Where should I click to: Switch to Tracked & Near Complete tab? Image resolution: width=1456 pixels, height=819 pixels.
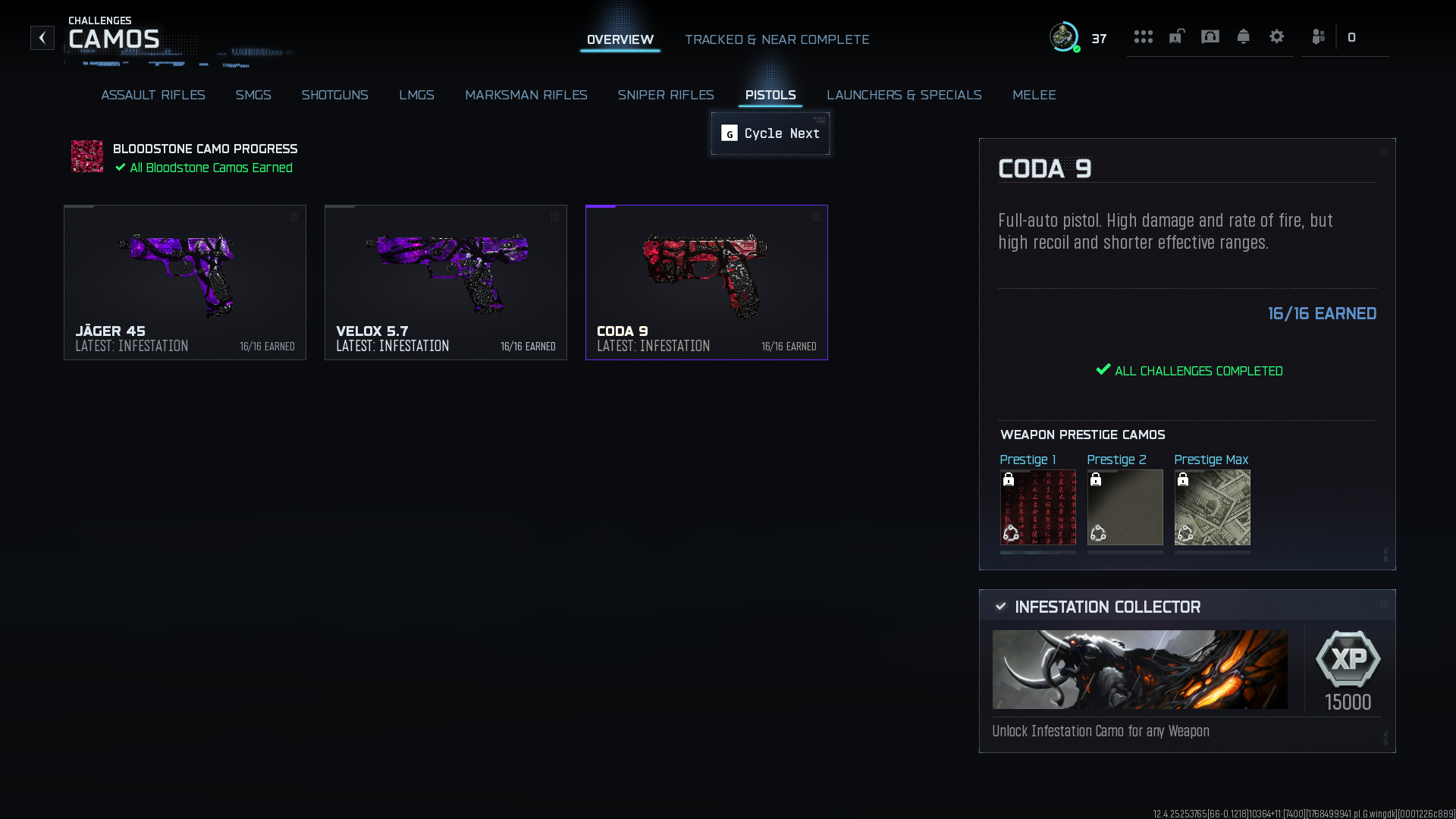777,39
